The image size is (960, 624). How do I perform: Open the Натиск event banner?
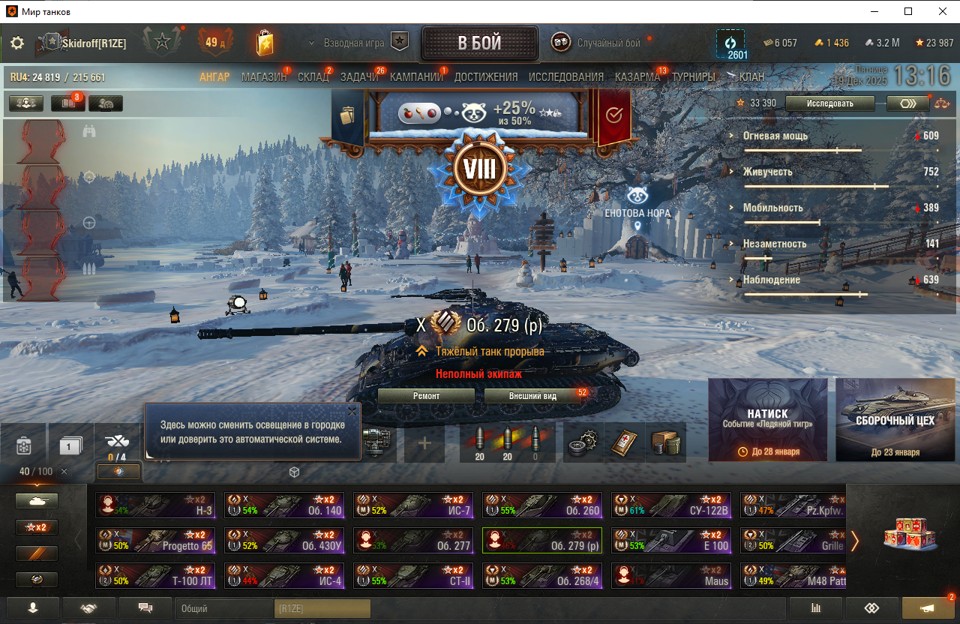point(767,420)
